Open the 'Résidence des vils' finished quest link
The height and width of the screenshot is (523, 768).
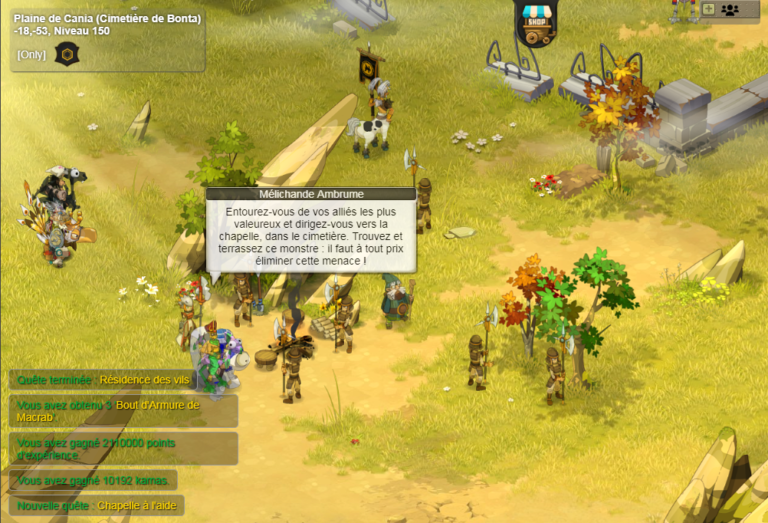147,380
